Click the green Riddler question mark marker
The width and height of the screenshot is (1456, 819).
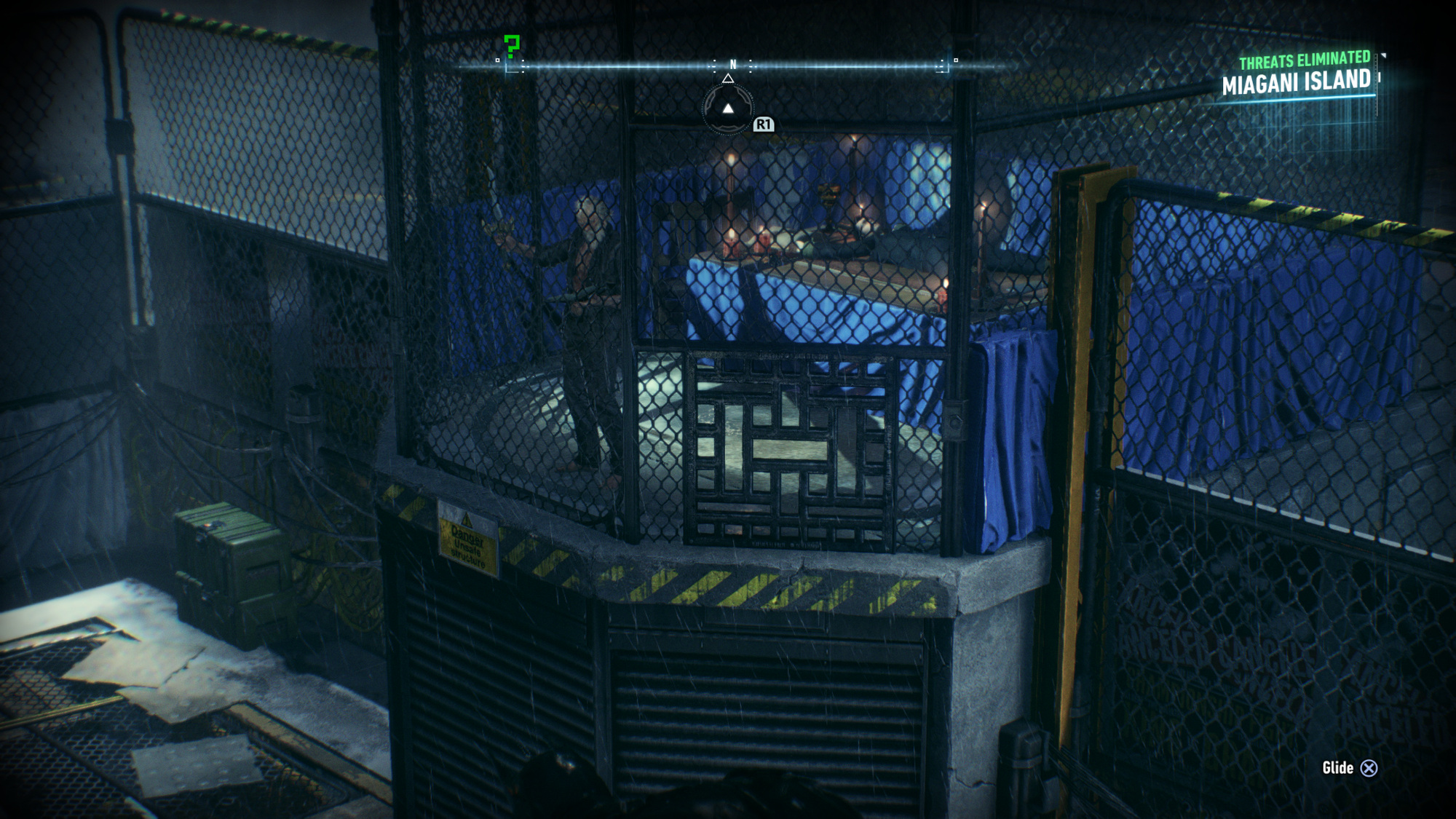click(512, 47)
